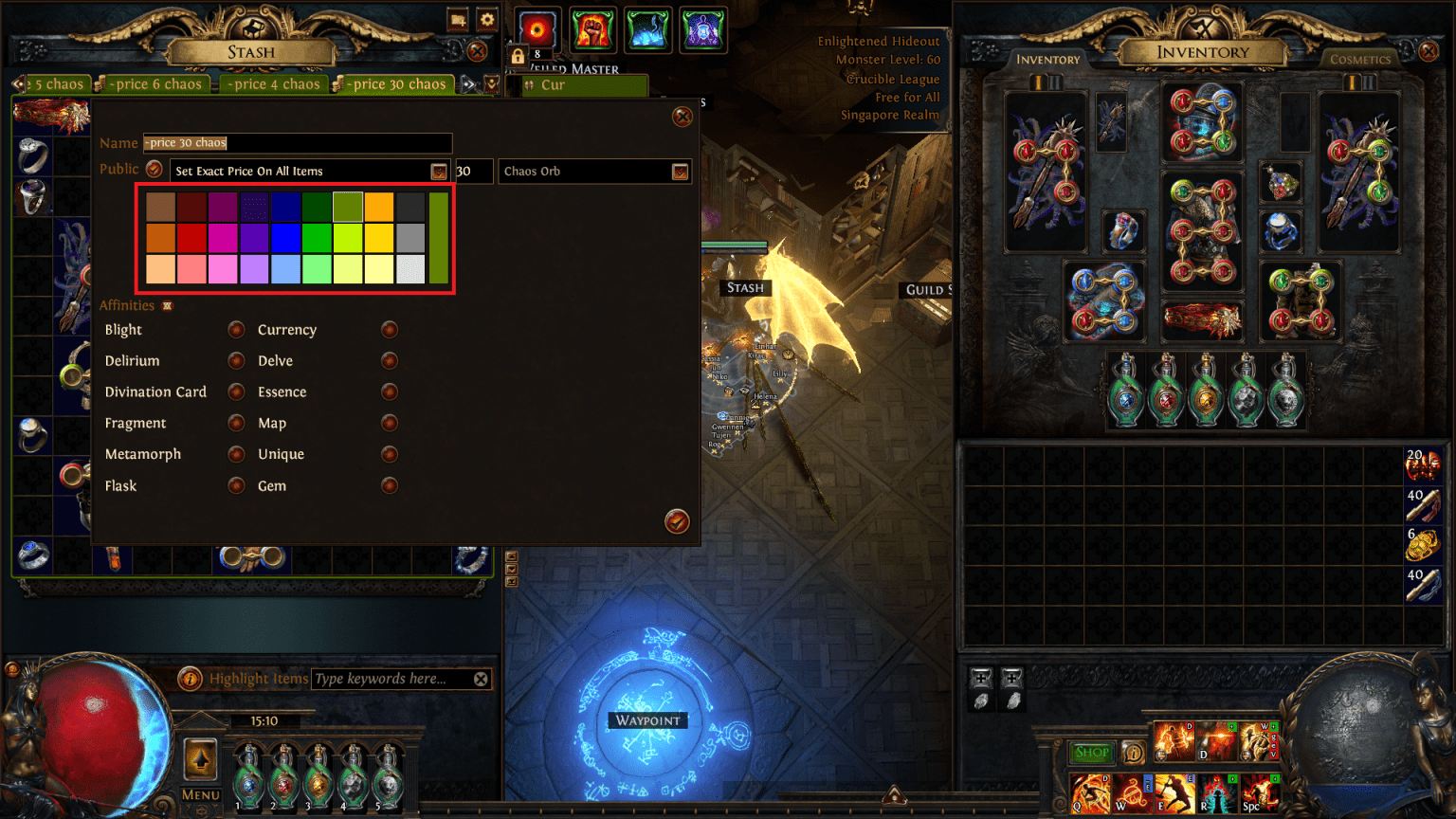Click the Menu arrow icon at bottom left

pos(200,758)
